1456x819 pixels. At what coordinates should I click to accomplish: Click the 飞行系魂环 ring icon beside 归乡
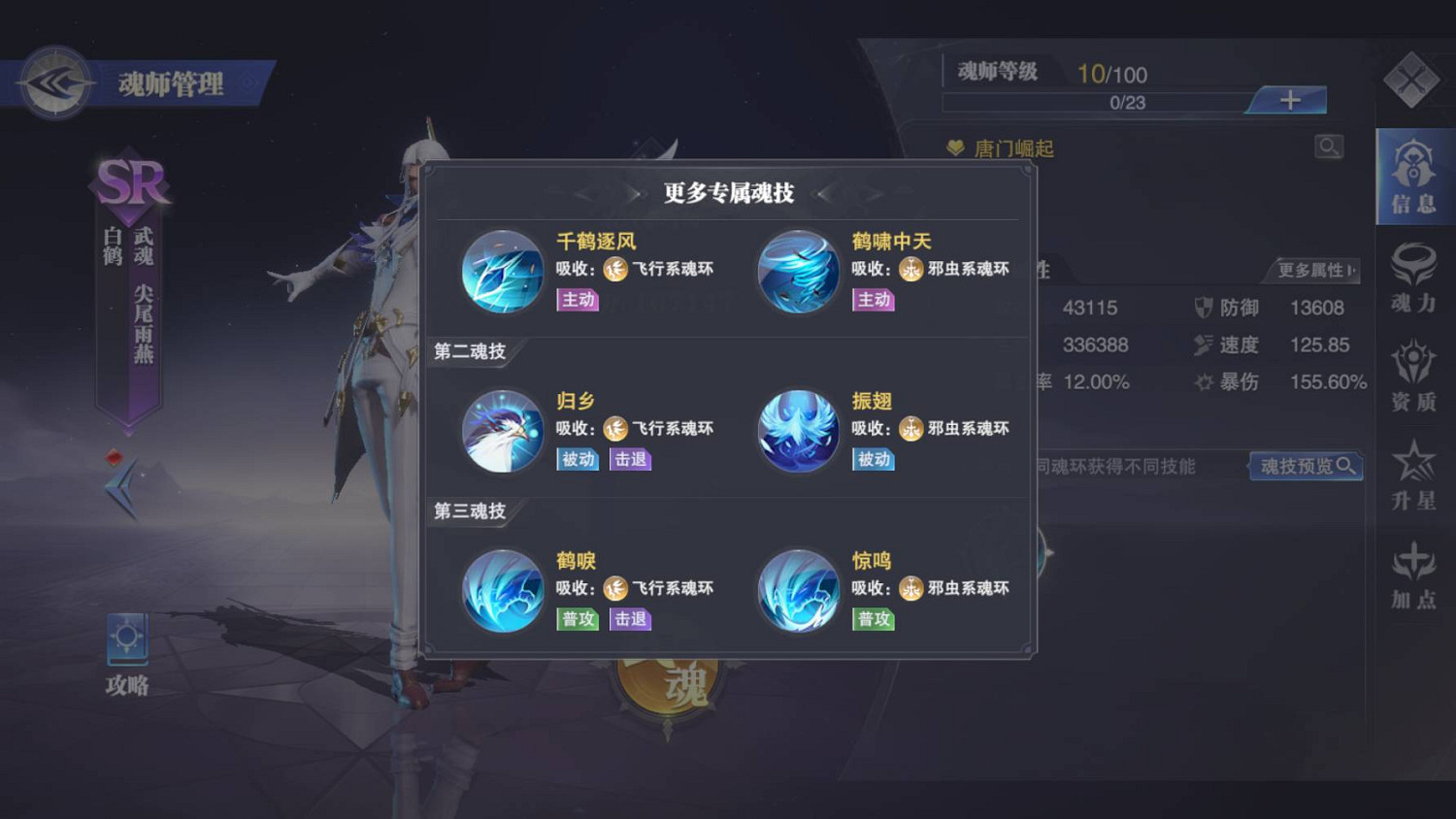615,429
